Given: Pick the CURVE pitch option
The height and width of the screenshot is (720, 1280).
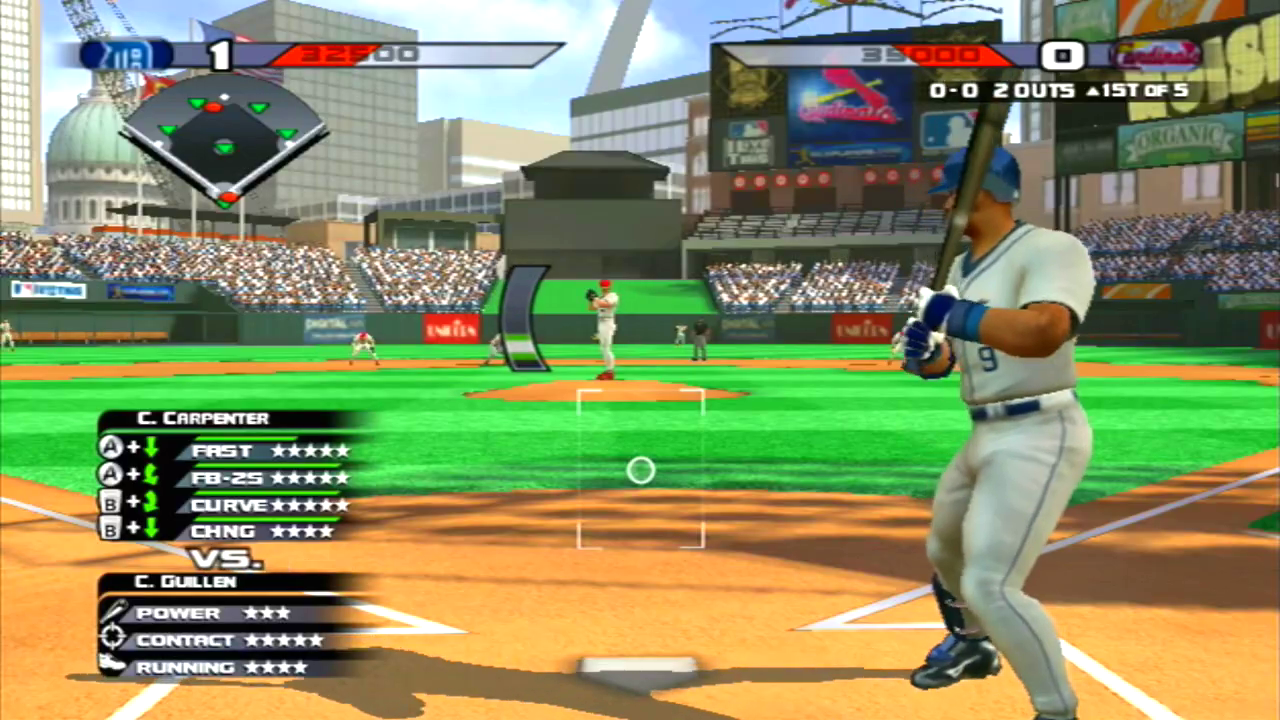Looking at the screenshot, I should point(228,504).
